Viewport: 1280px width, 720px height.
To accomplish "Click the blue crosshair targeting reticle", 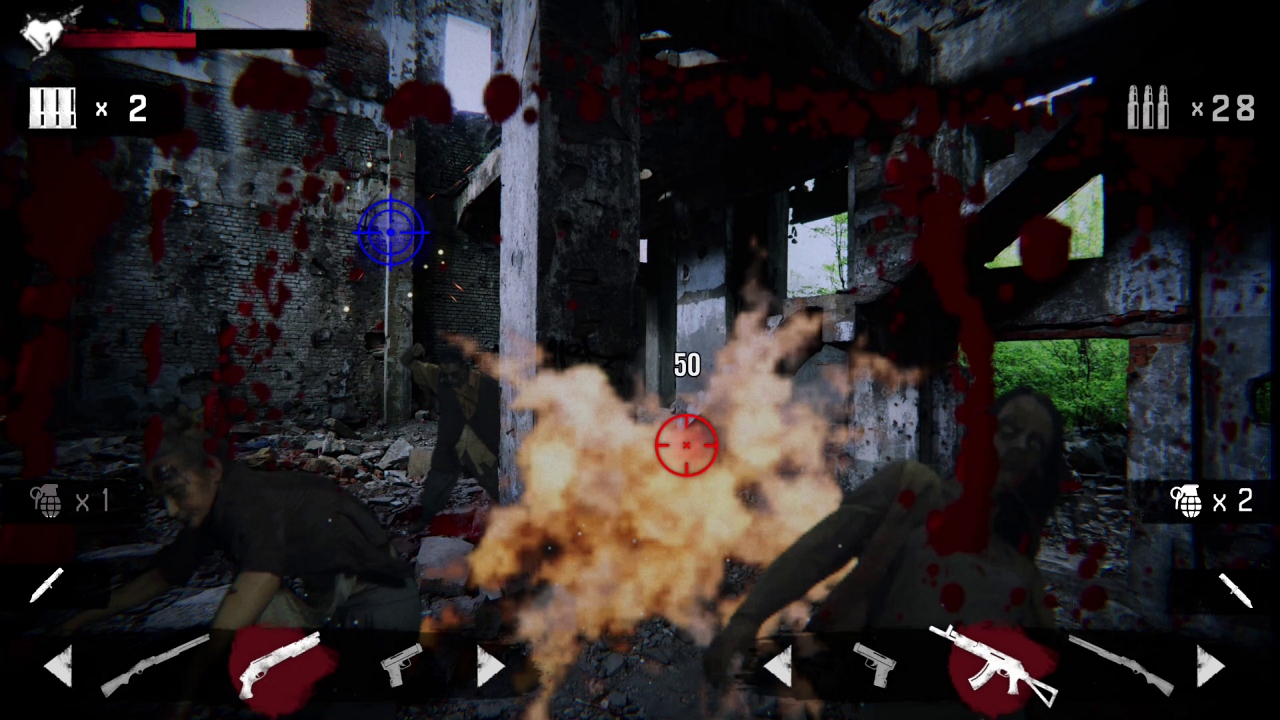I will [390, 233].
